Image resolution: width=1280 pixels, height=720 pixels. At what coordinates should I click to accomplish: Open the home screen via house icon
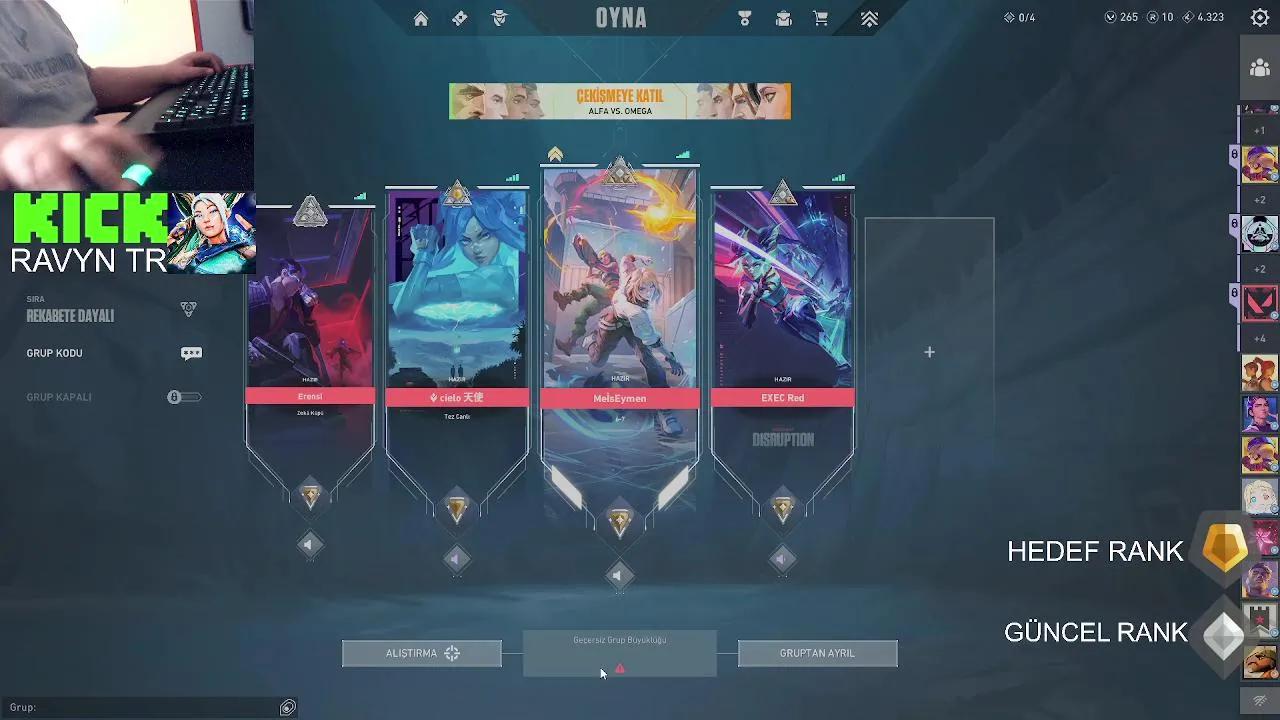tap(421, 18)
